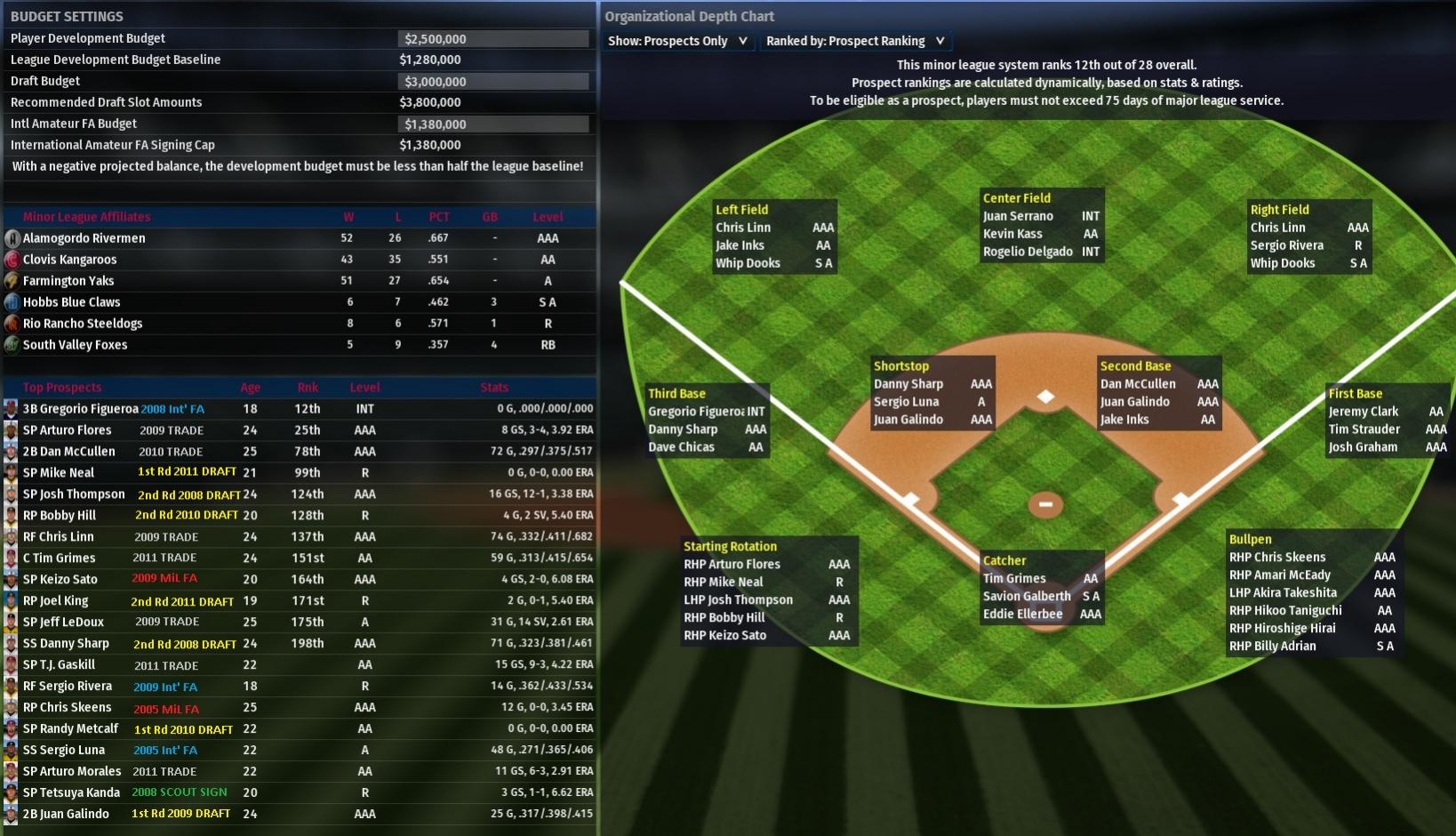View the Rio Rancho Steeldogs team
The height and width of the screenshot is (836, 1456).
click(83, 324)
